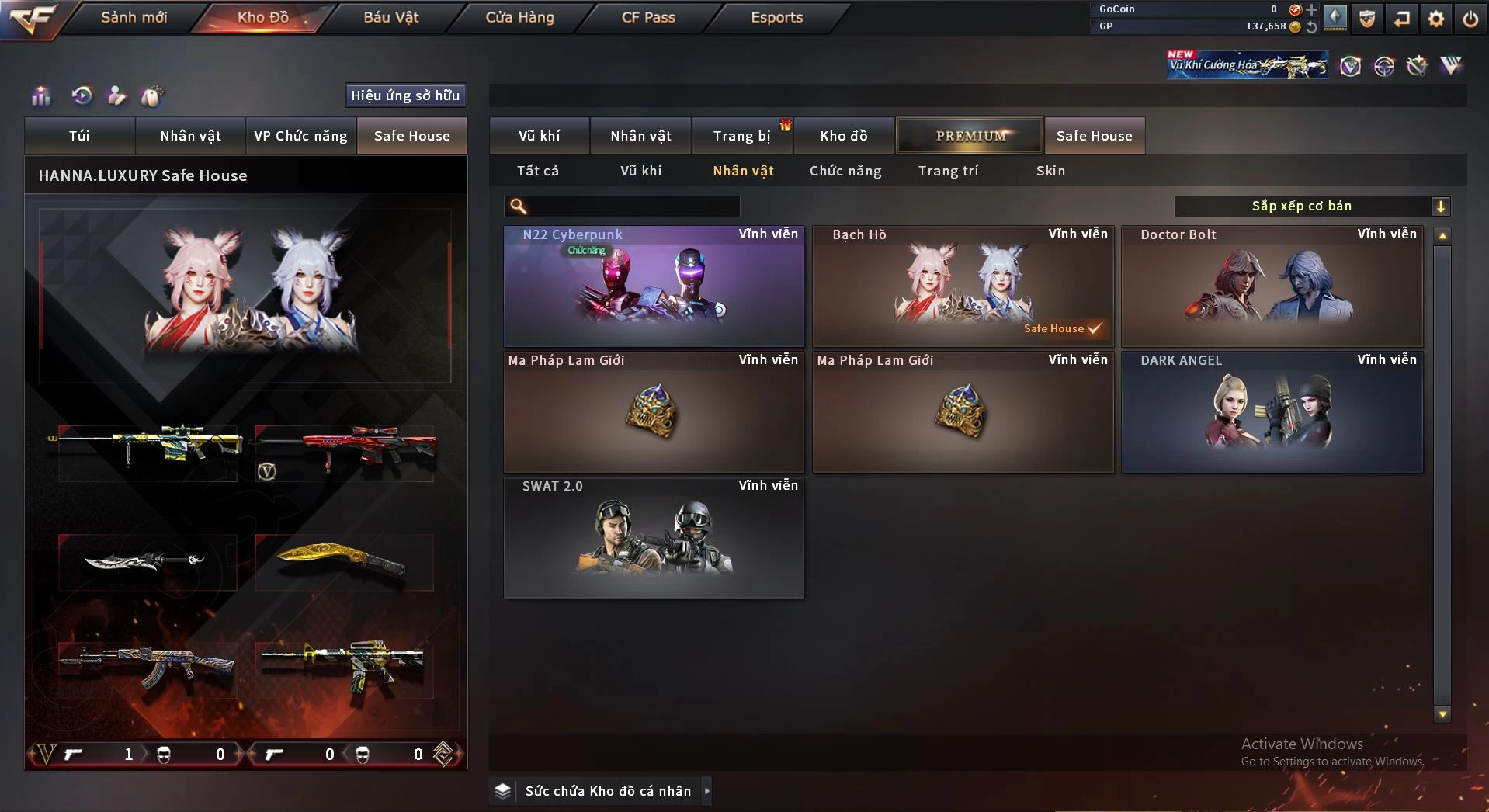Go to the Cửa Hàng shop
1489x812 pixels.
click(x=519, y=17)
